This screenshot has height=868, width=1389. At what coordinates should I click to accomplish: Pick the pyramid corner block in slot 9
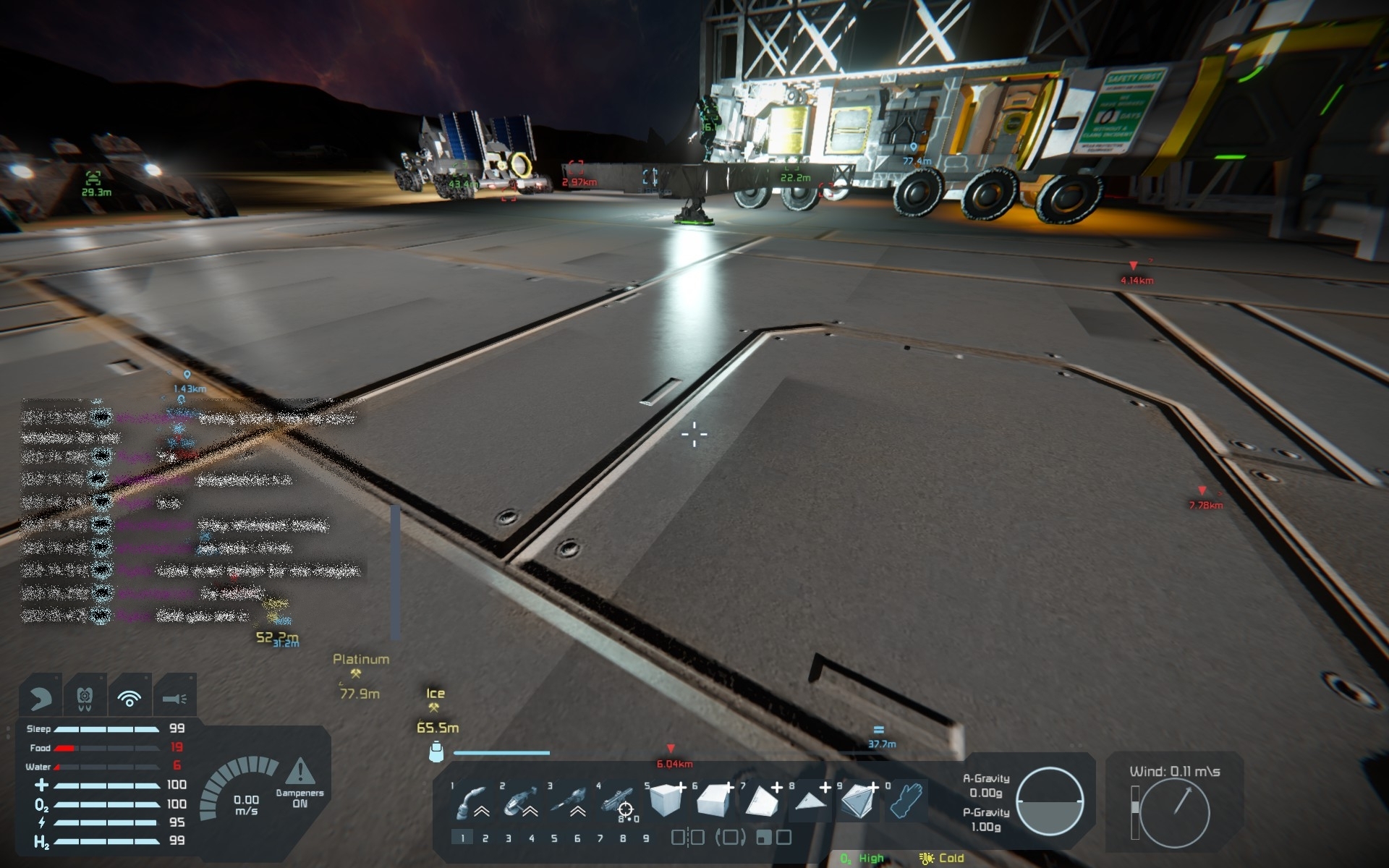click(858, 801)
